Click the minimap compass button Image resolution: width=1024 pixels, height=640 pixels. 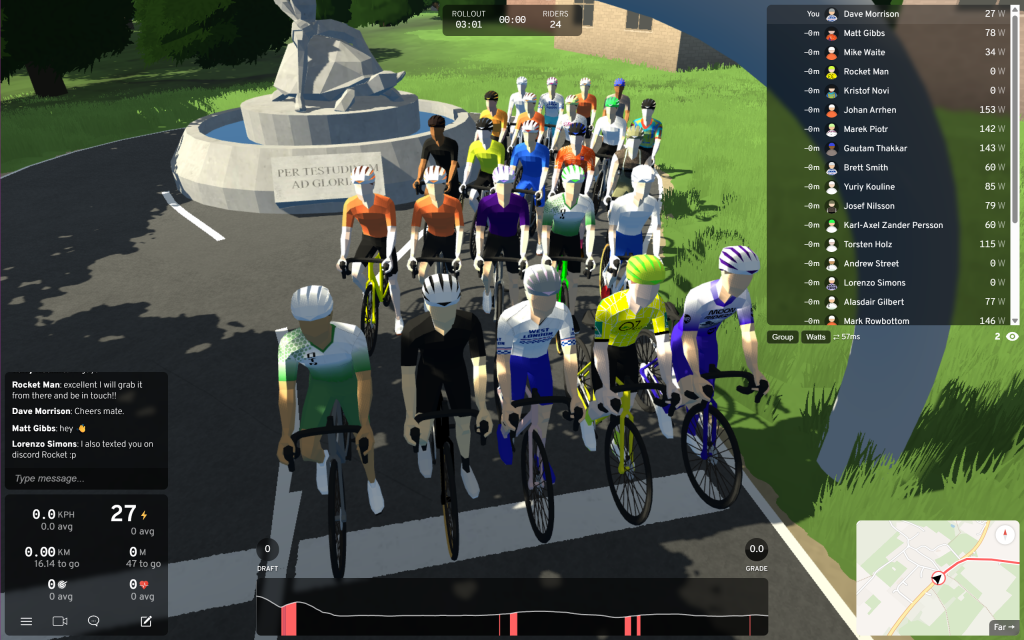pos(1004,533)
